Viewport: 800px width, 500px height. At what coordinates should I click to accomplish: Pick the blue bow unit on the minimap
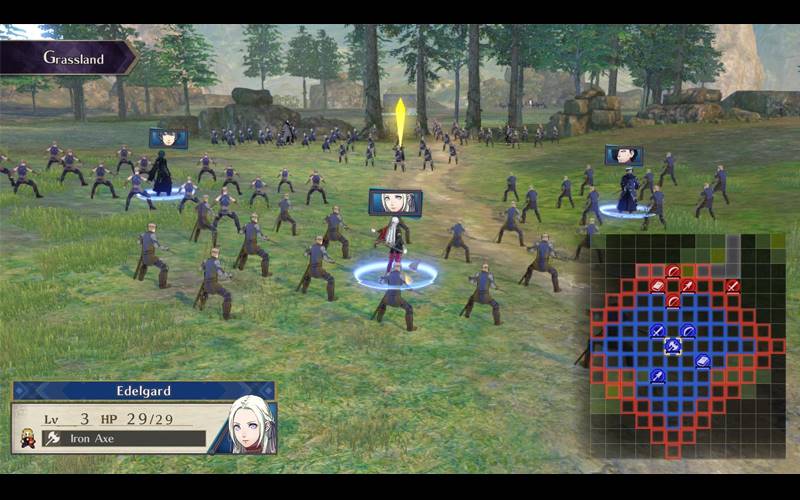(688, 331)
